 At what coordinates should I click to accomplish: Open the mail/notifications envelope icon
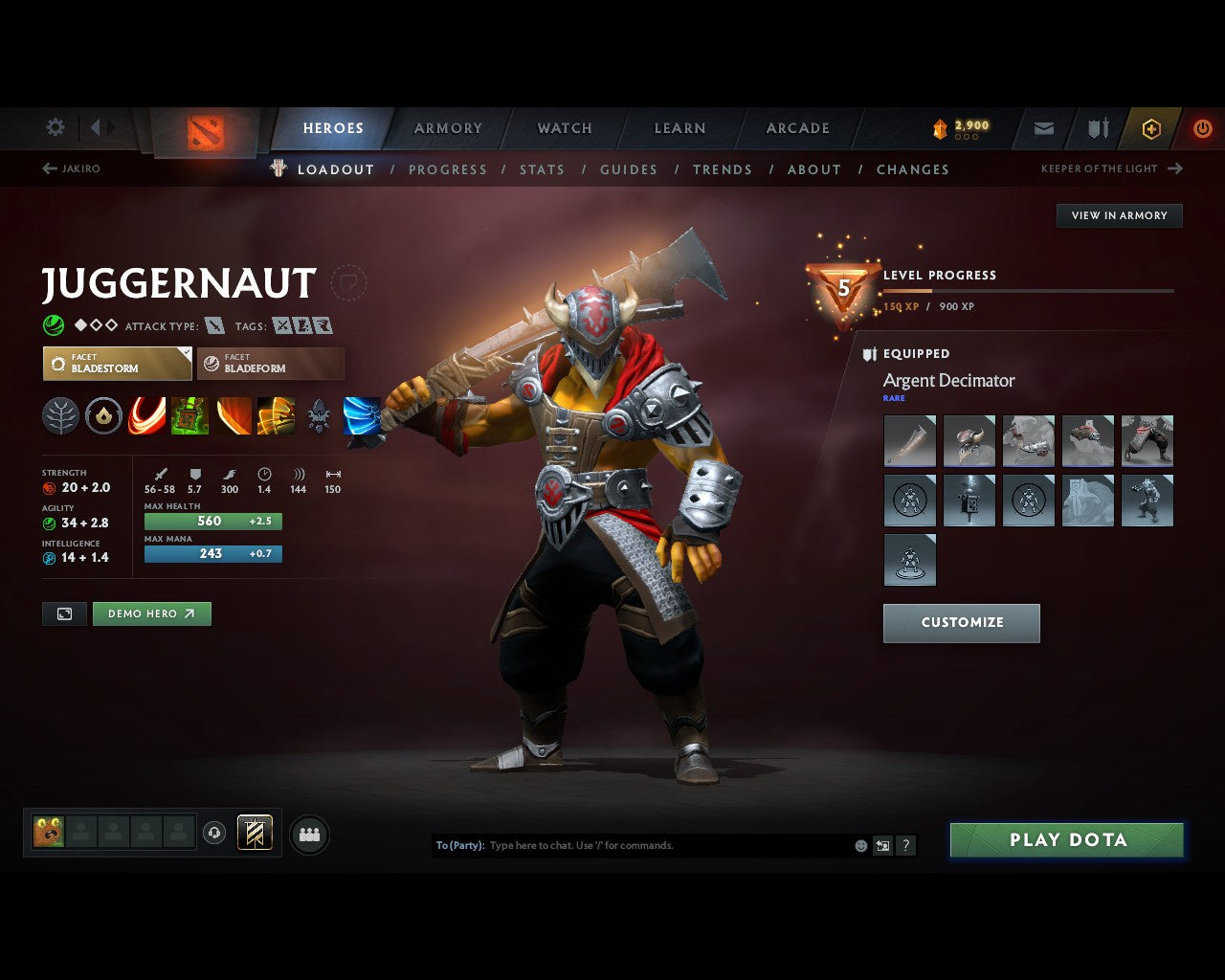1043,128
